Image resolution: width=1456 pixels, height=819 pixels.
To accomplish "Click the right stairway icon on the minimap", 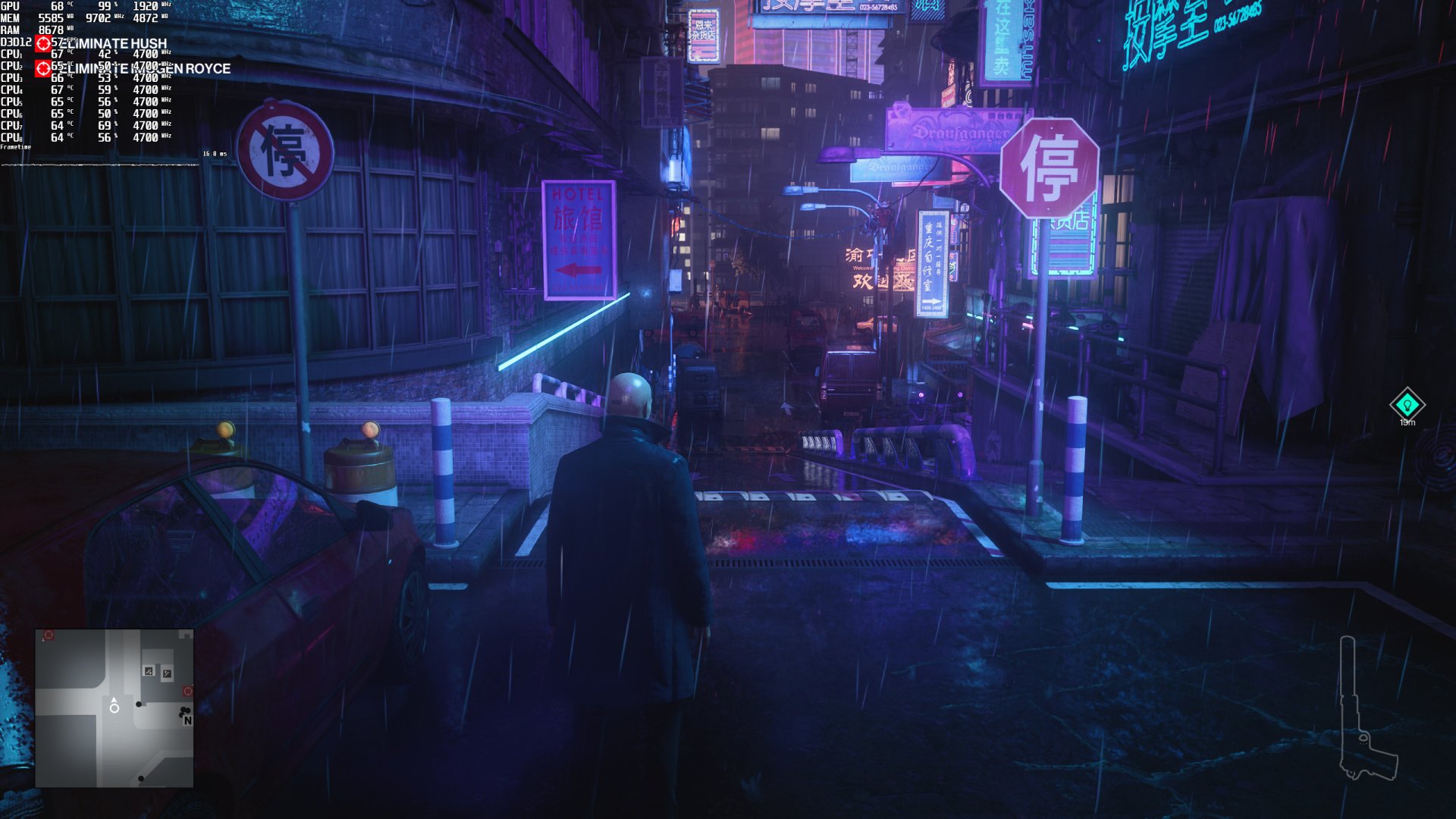I will pyautogui.click(x=167, y=673).
